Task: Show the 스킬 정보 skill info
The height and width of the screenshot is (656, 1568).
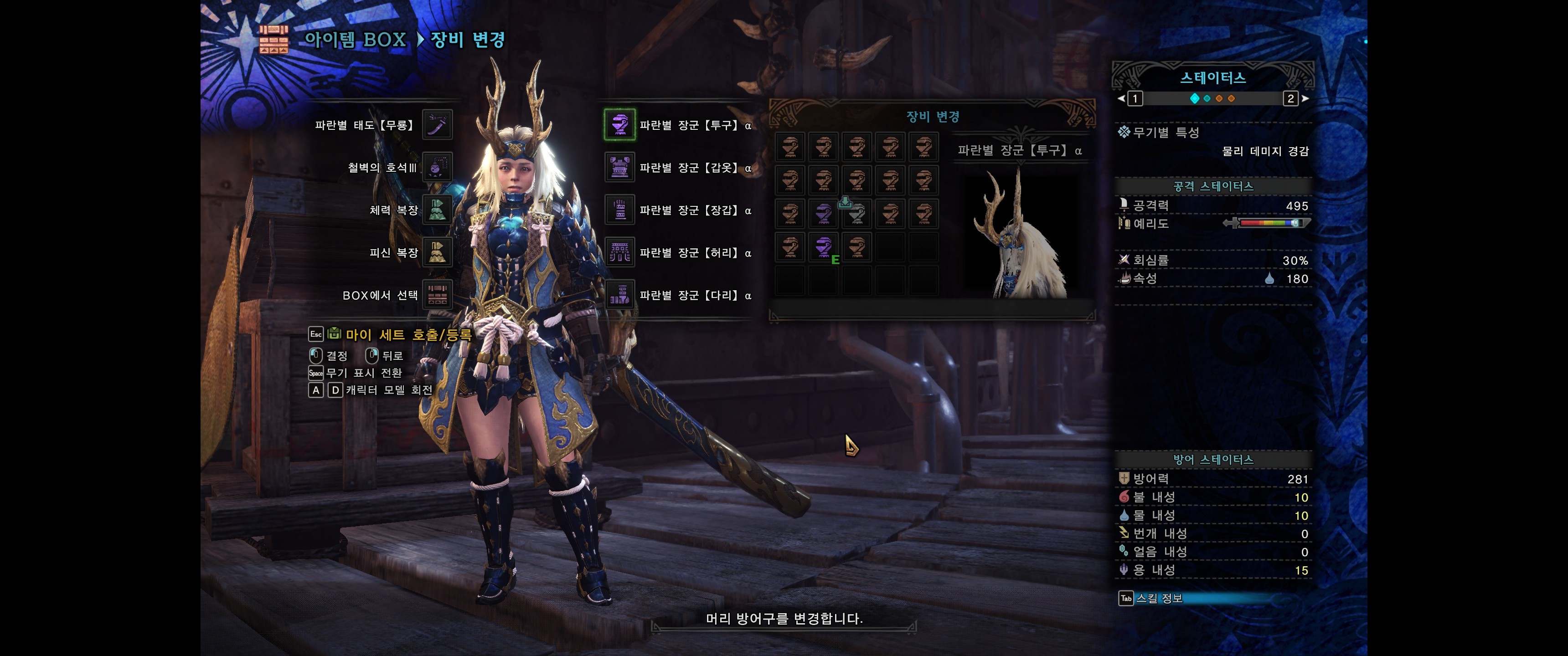Action: (1158, 598)
